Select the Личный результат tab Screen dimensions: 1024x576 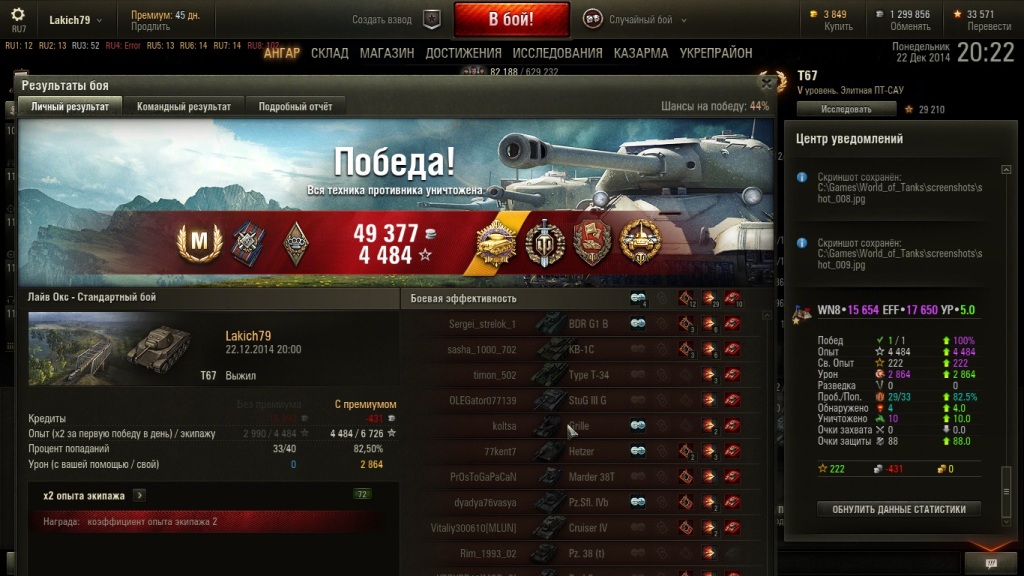tap(68, 107)
